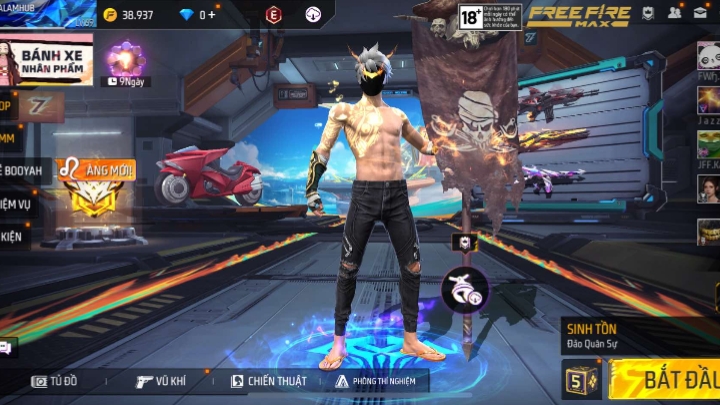Open the cloud download icon
The width and height of the screenshot is (720, 405).
click(314, 15)
